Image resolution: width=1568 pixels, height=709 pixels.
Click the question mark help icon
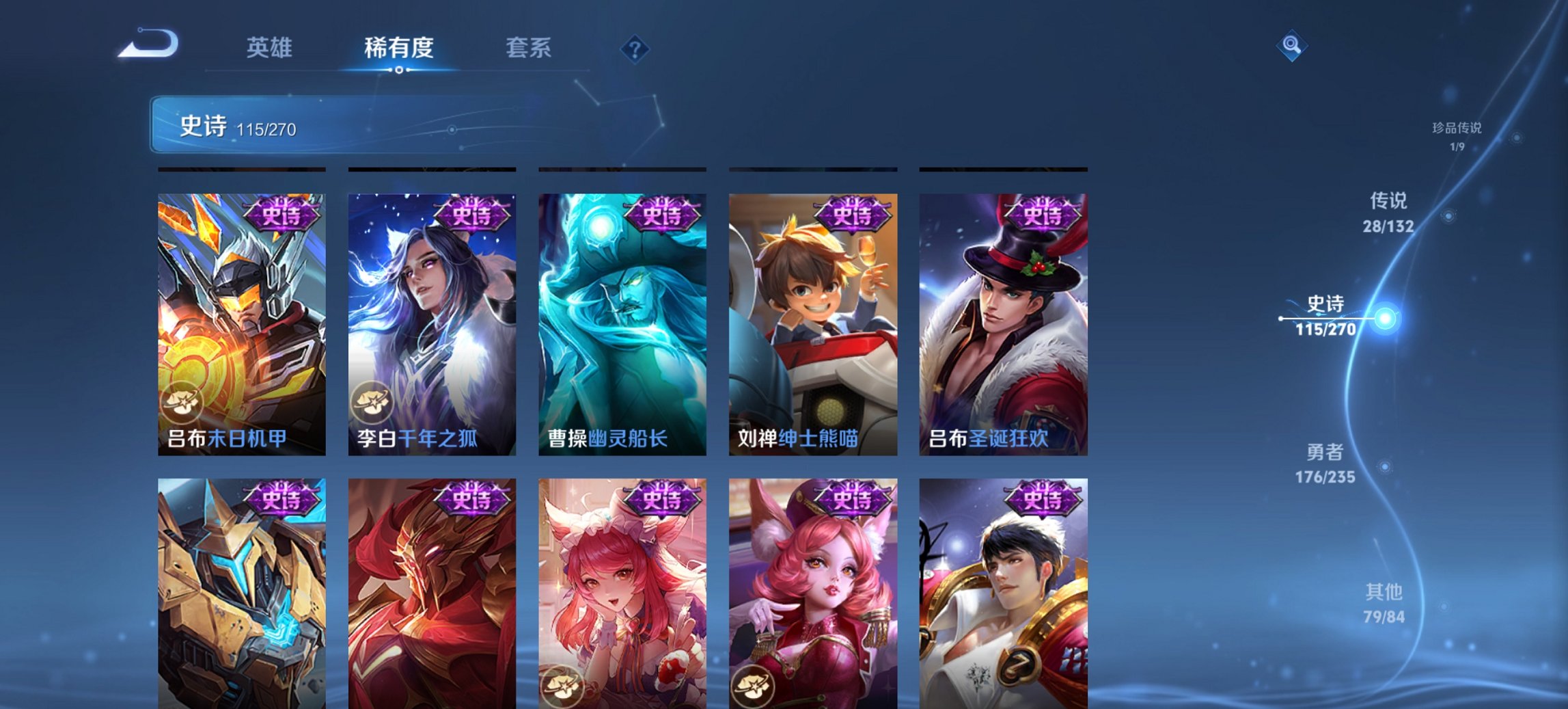634,48
